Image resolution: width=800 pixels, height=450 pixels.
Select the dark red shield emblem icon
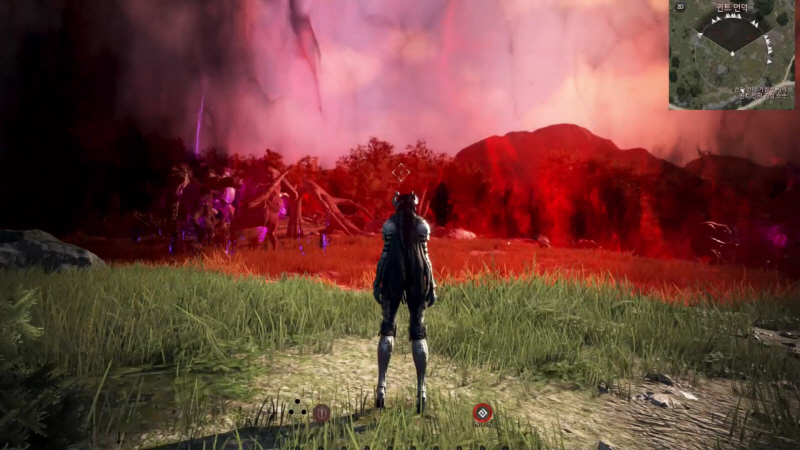(x=321, y=411)
